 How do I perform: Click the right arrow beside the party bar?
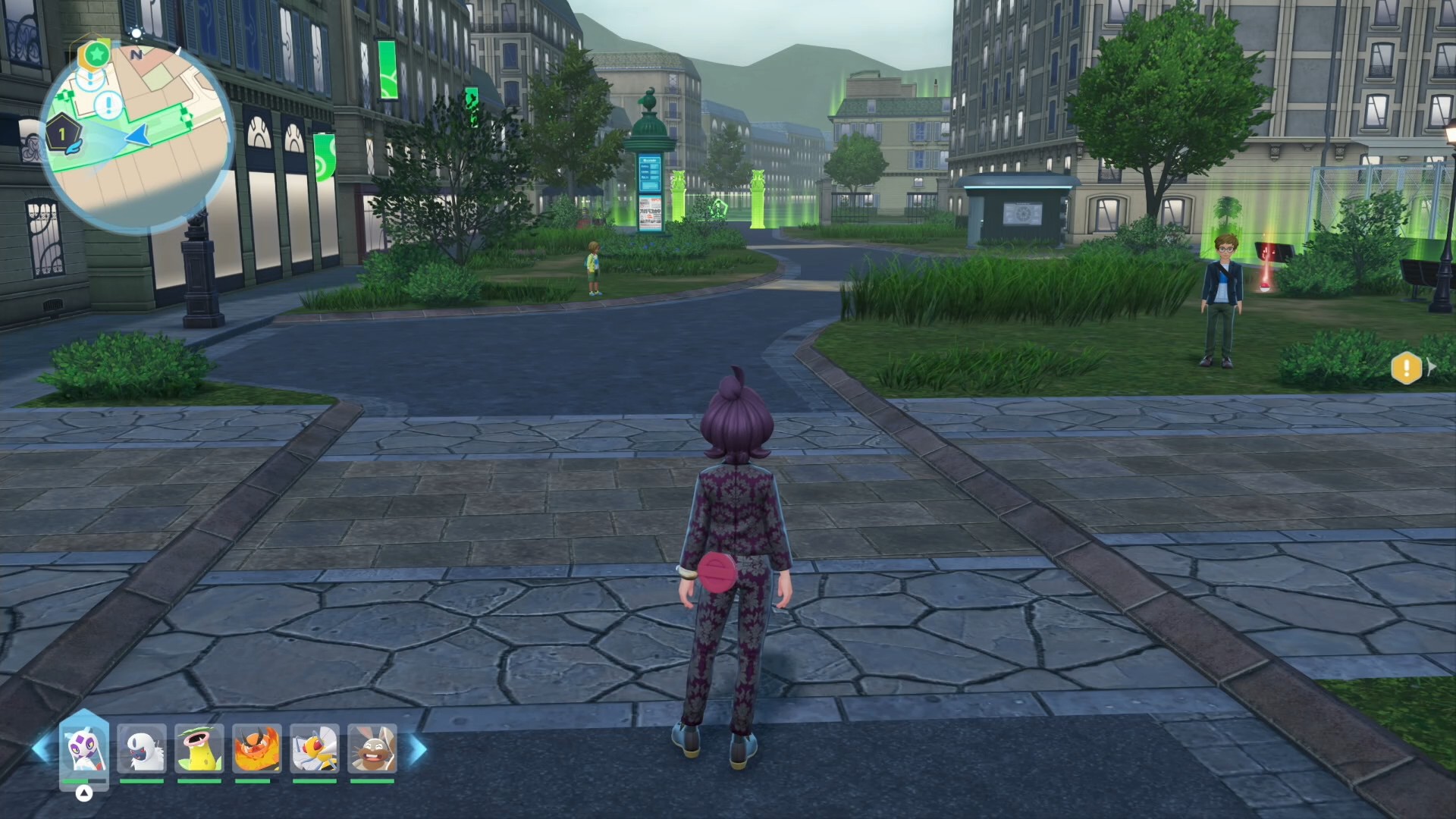(418, 749)
